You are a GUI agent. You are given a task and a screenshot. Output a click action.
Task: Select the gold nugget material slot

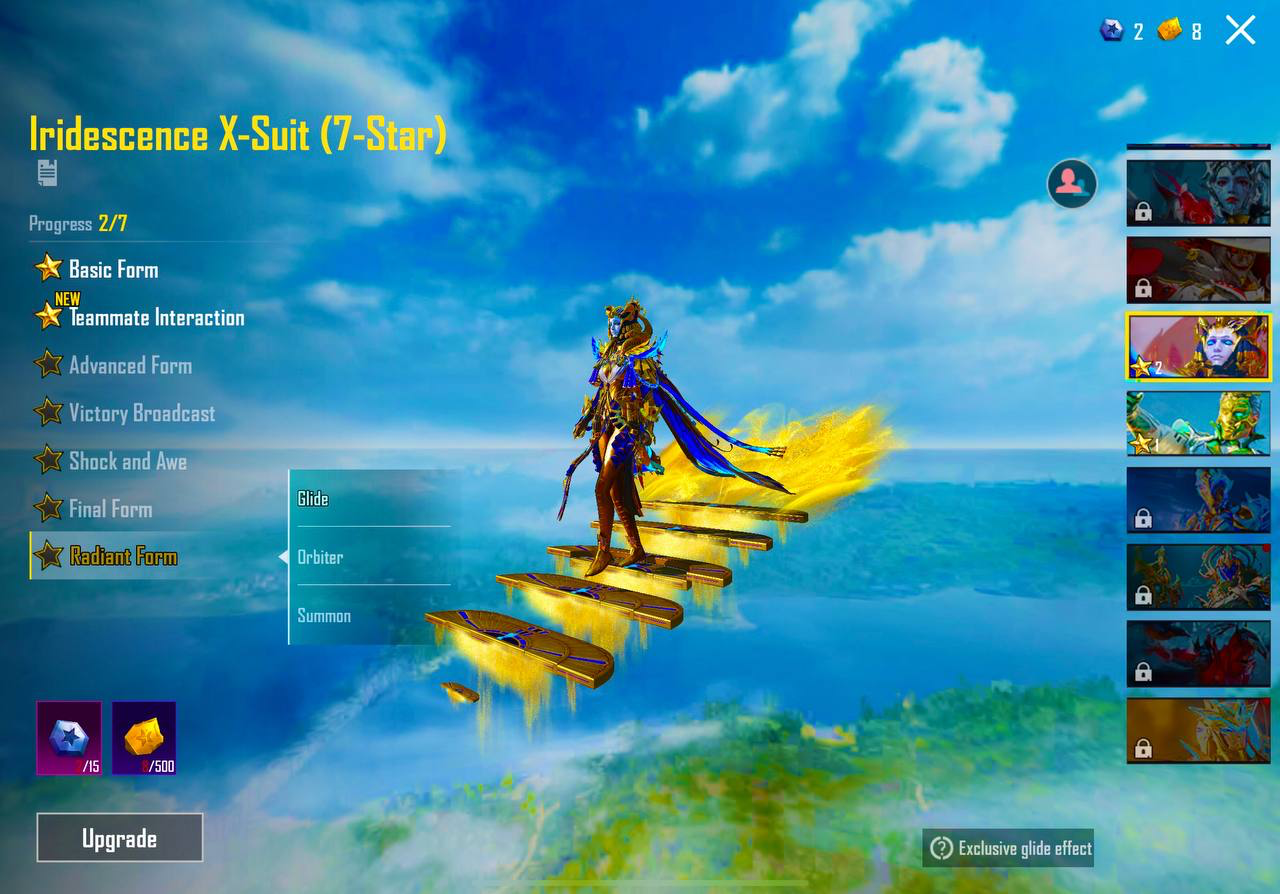point(144,738)
